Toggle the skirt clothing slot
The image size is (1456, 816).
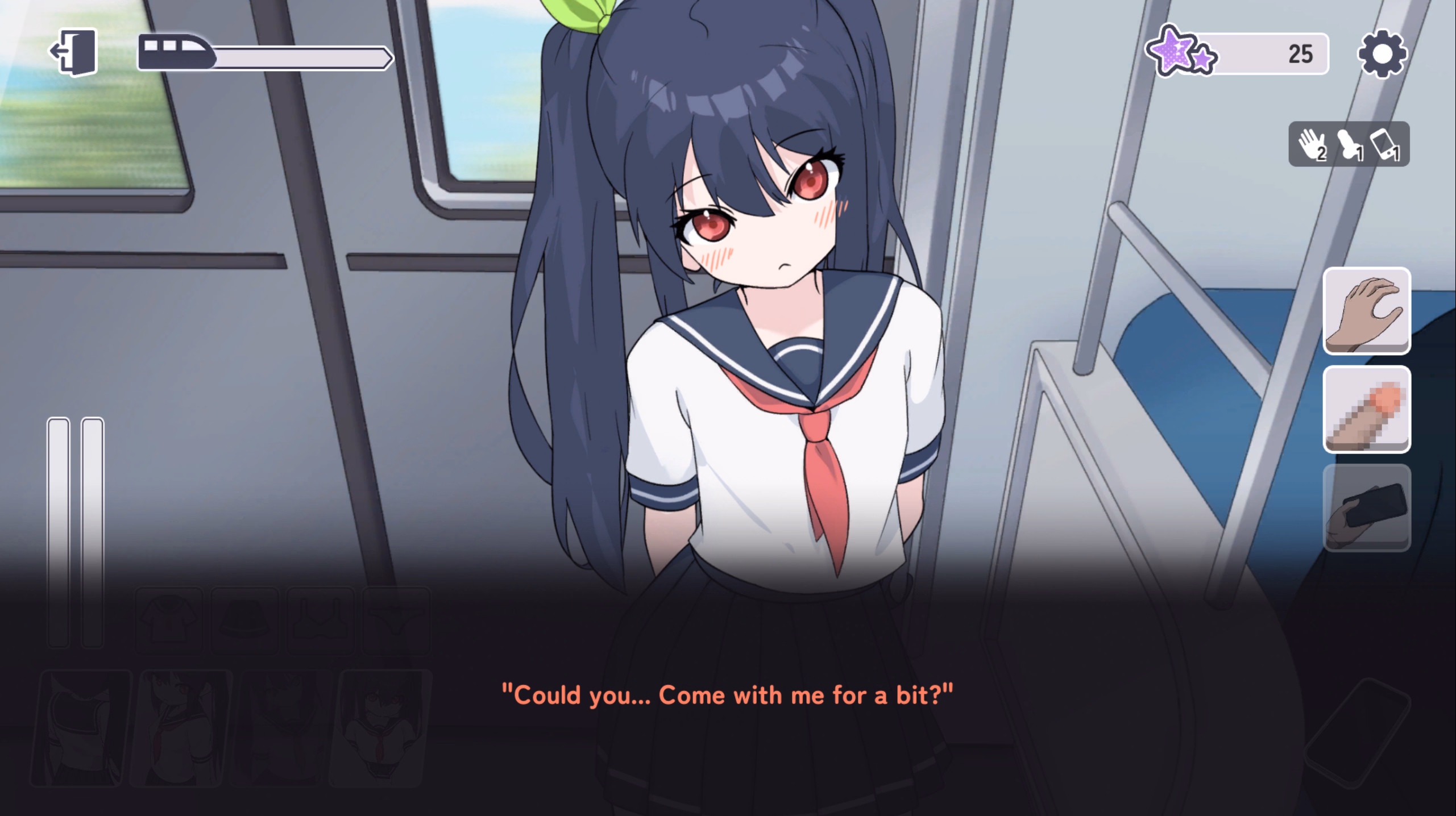[244, 621]
